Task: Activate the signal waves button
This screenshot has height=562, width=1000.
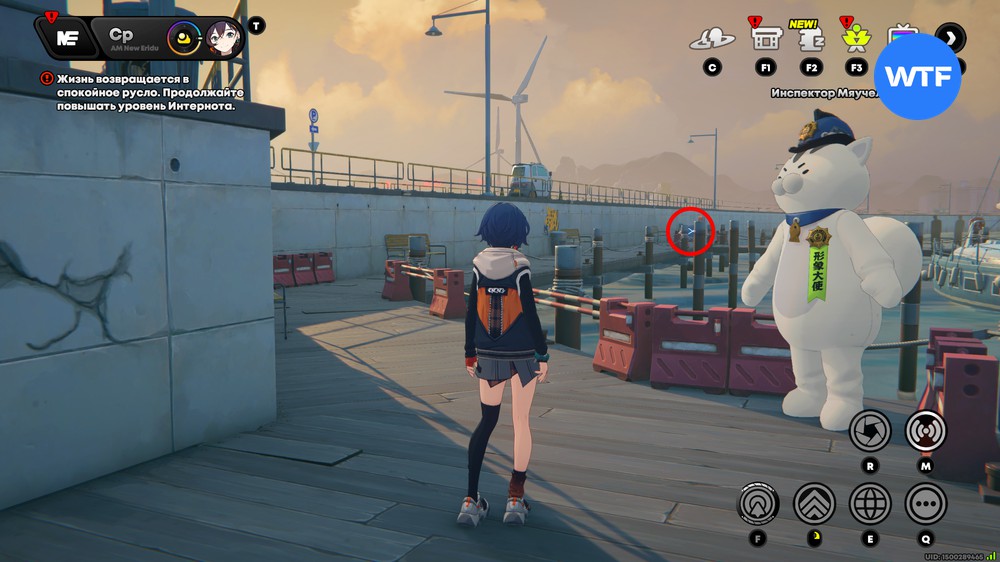Action: pyautogui.click(x=926, y=431)
